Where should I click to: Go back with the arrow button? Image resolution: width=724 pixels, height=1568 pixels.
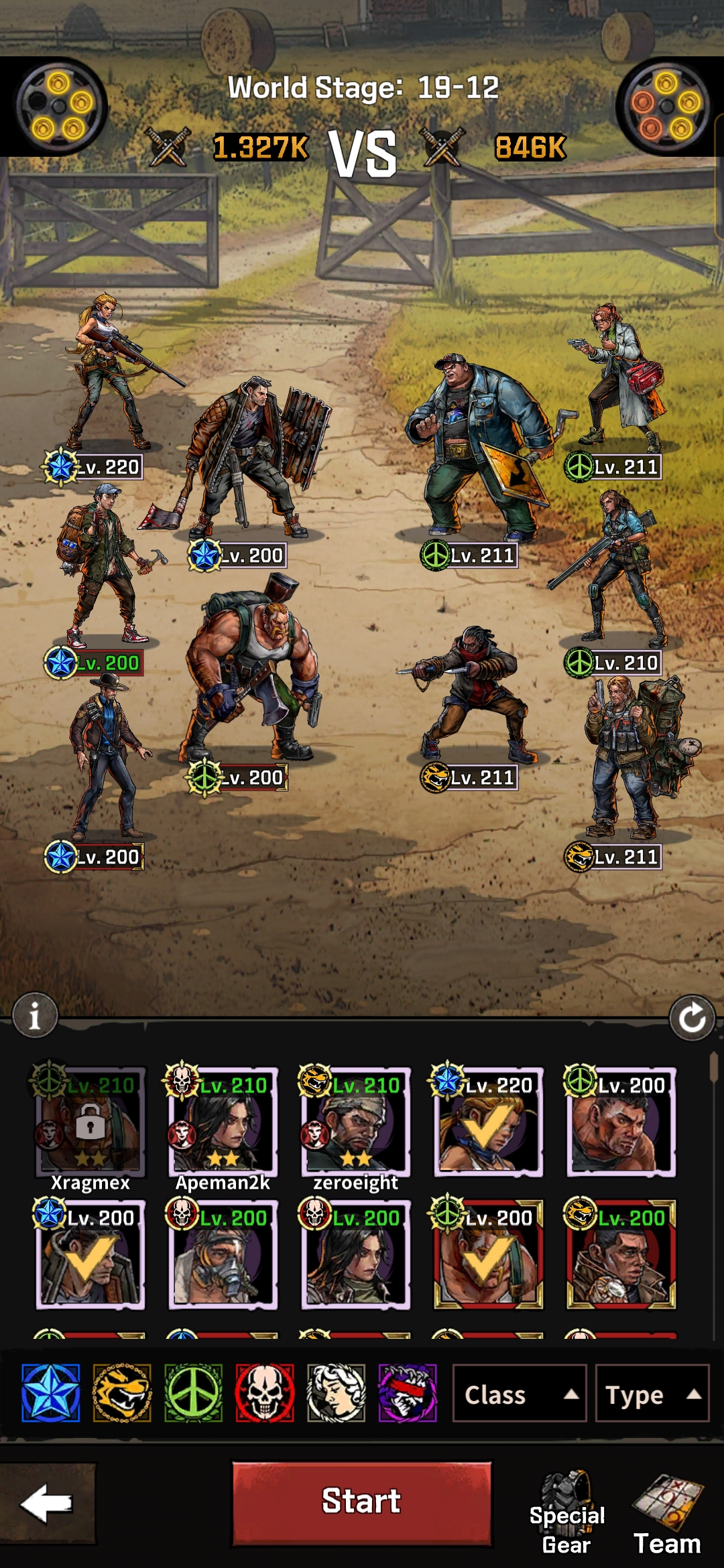(47, 1503)
